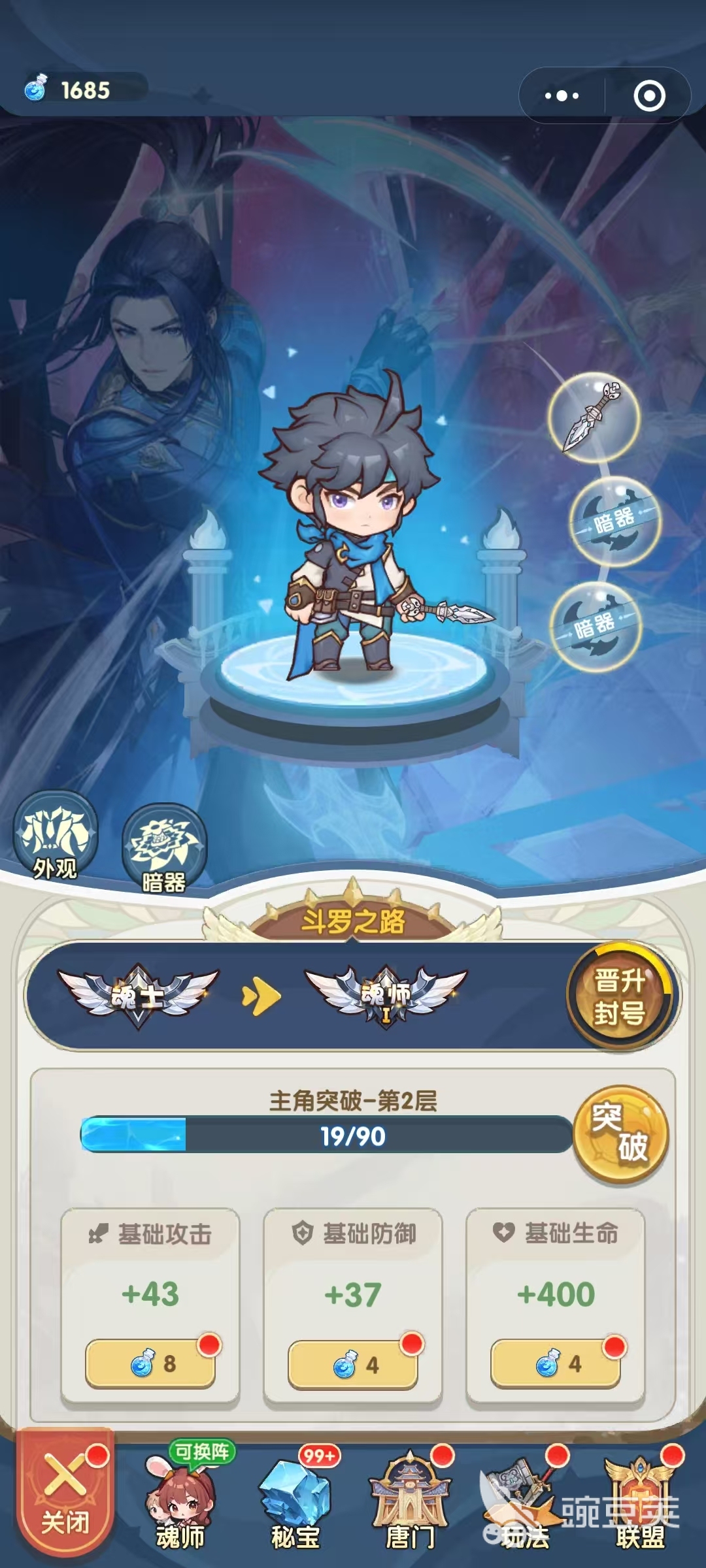Tap the gold 突破 breakthrough button

click(x=620, y=1135)
